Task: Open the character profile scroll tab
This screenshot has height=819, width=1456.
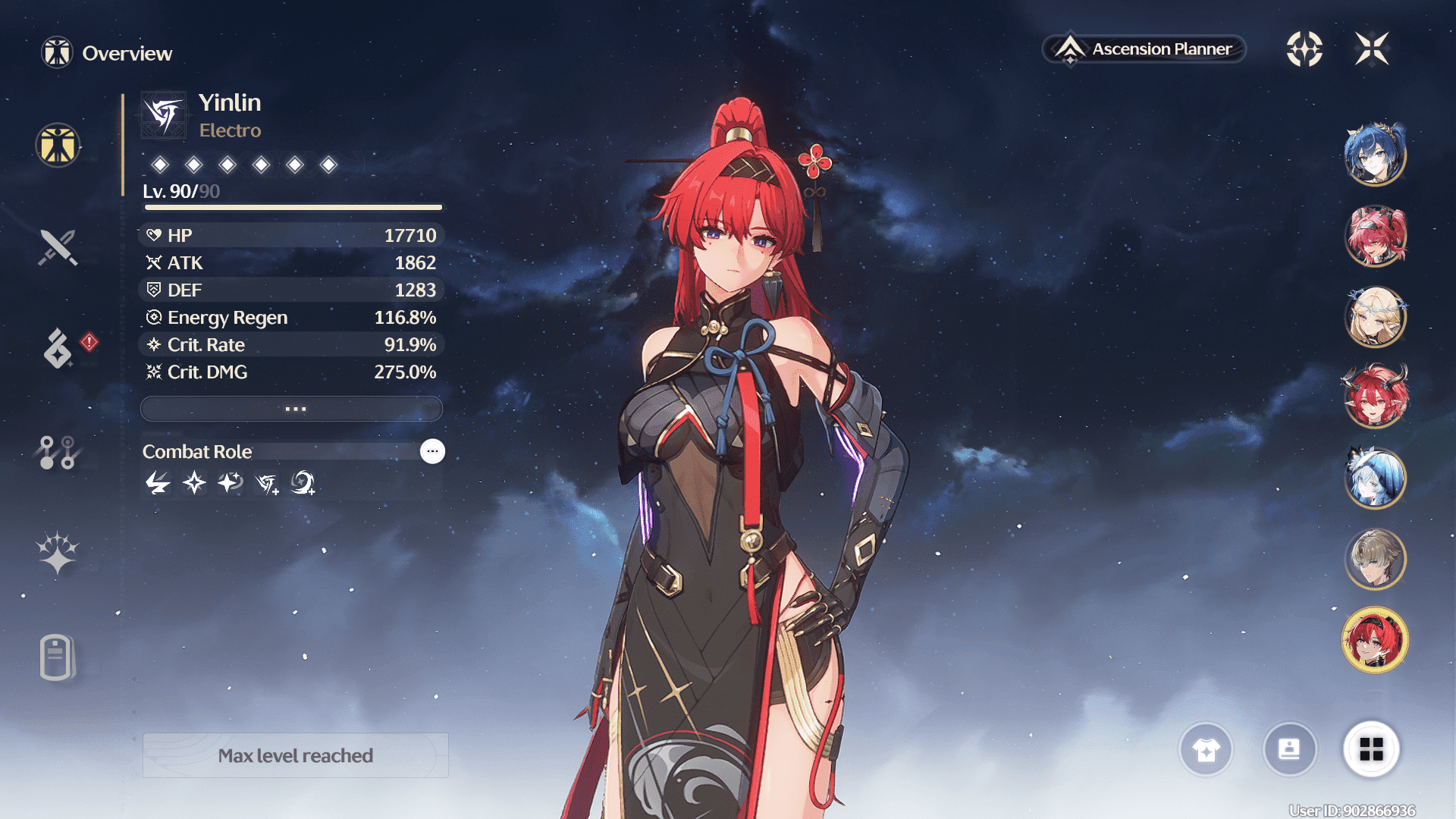Action: click(x=57, y=657)
